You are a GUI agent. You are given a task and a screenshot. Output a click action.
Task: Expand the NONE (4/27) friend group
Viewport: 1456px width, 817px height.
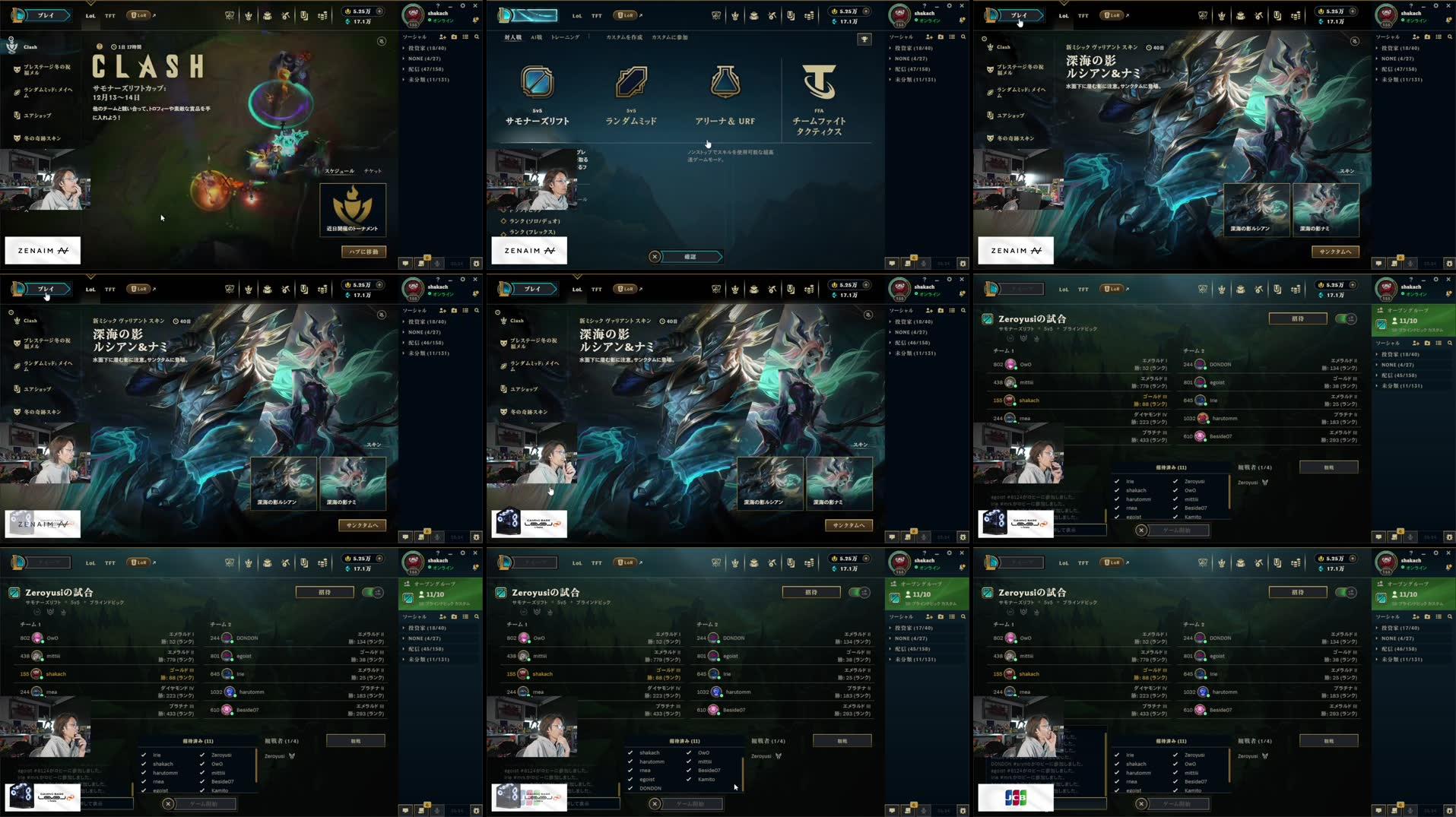[x=426, y=58]
